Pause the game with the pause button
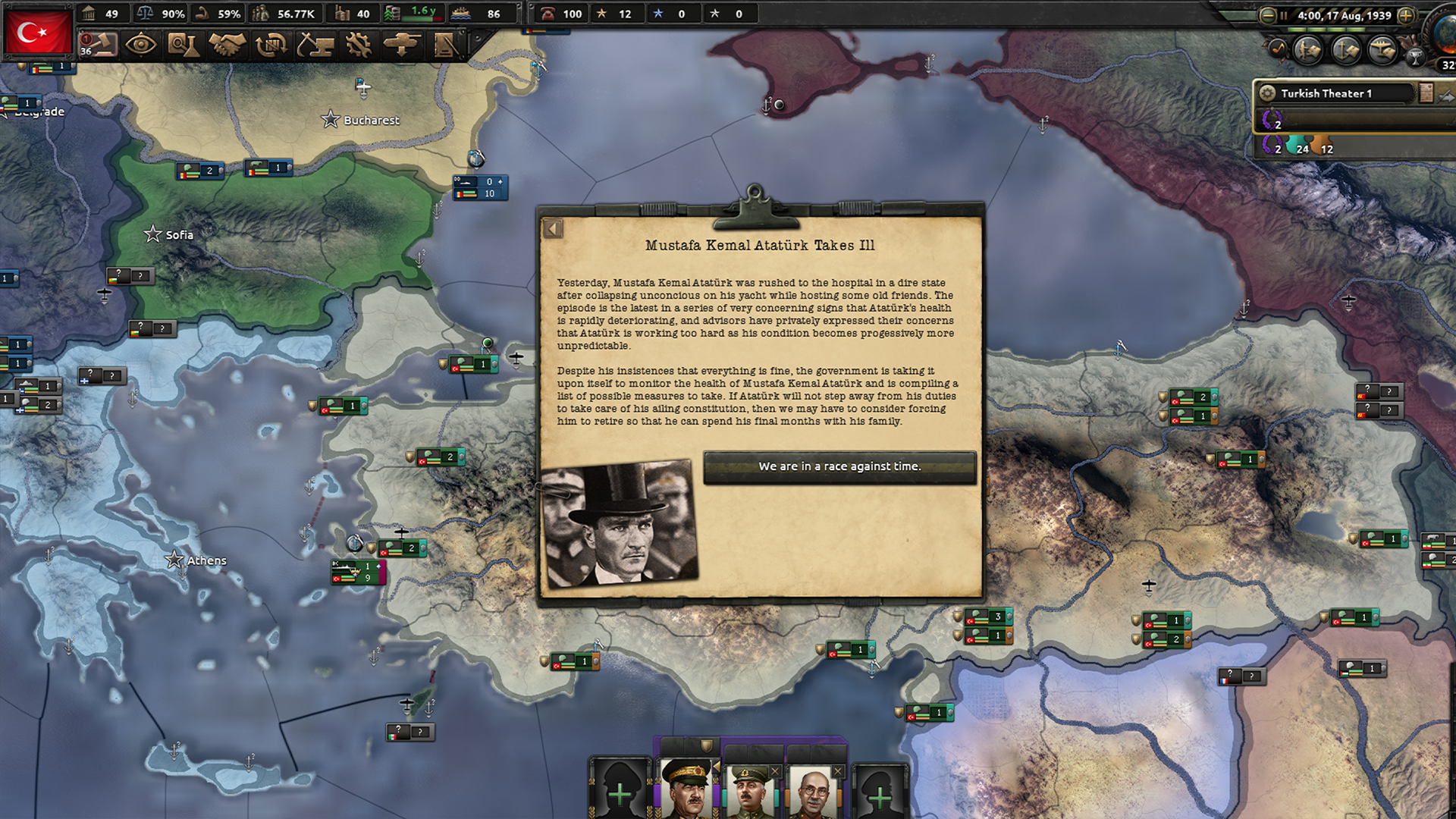 (1283, 15)
